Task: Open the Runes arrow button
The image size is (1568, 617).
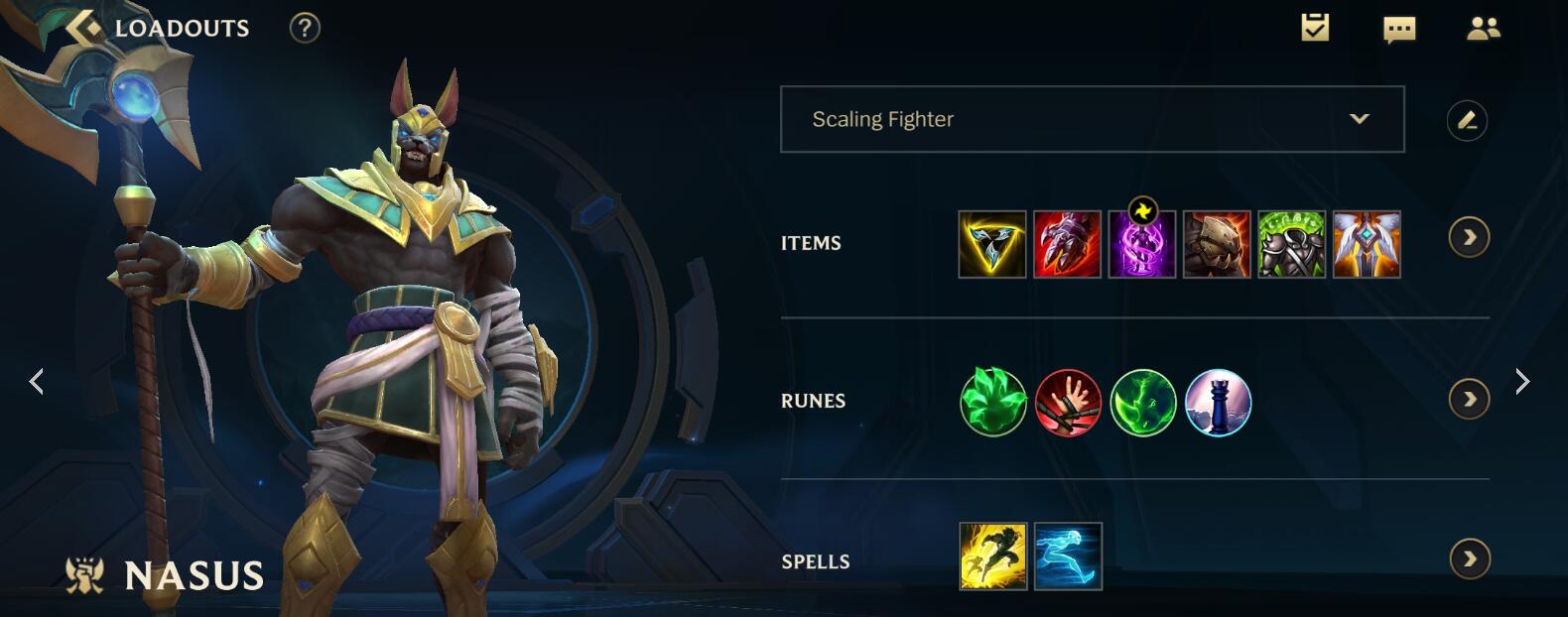Action: 1469,400
